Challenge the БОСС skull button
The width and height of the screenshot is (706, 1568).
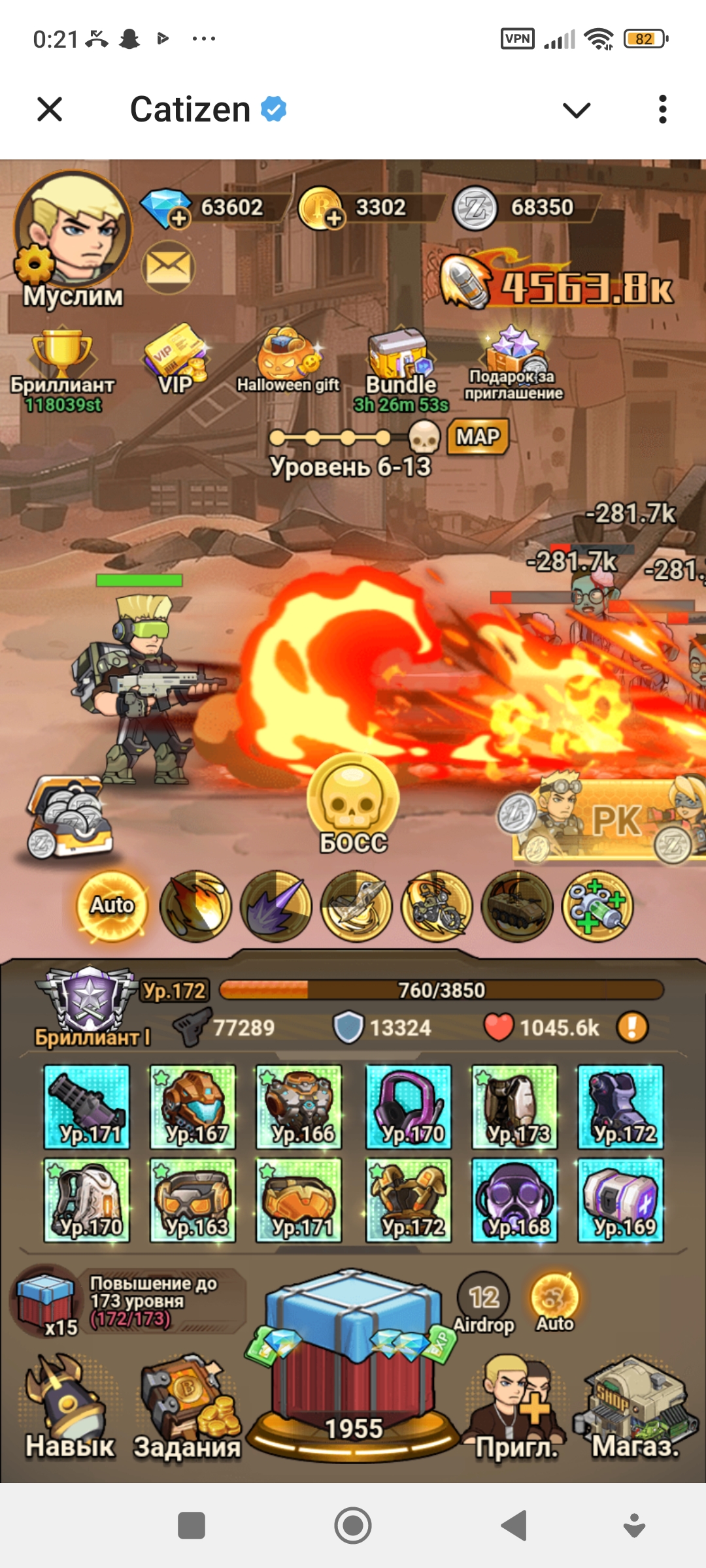[x=353, y=804]
